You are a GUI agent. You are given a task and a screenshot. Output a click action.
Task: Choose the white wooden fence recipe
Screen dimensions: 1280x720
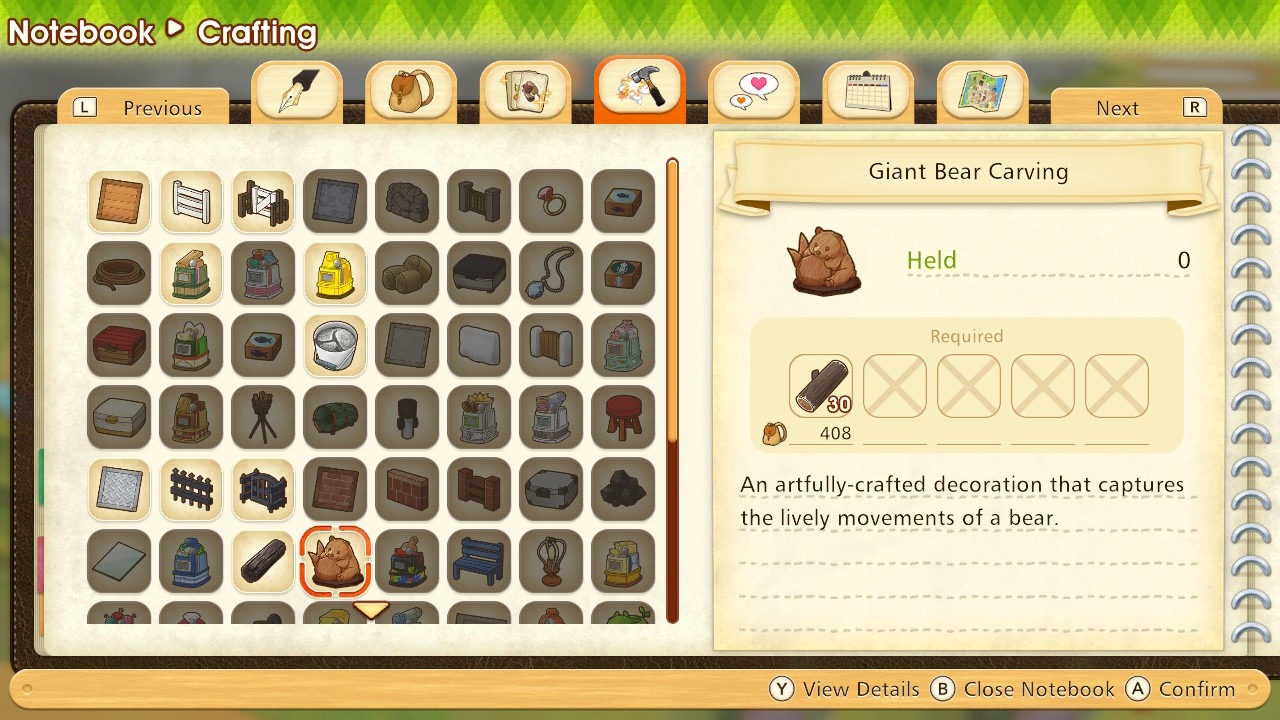pos(191,201)
